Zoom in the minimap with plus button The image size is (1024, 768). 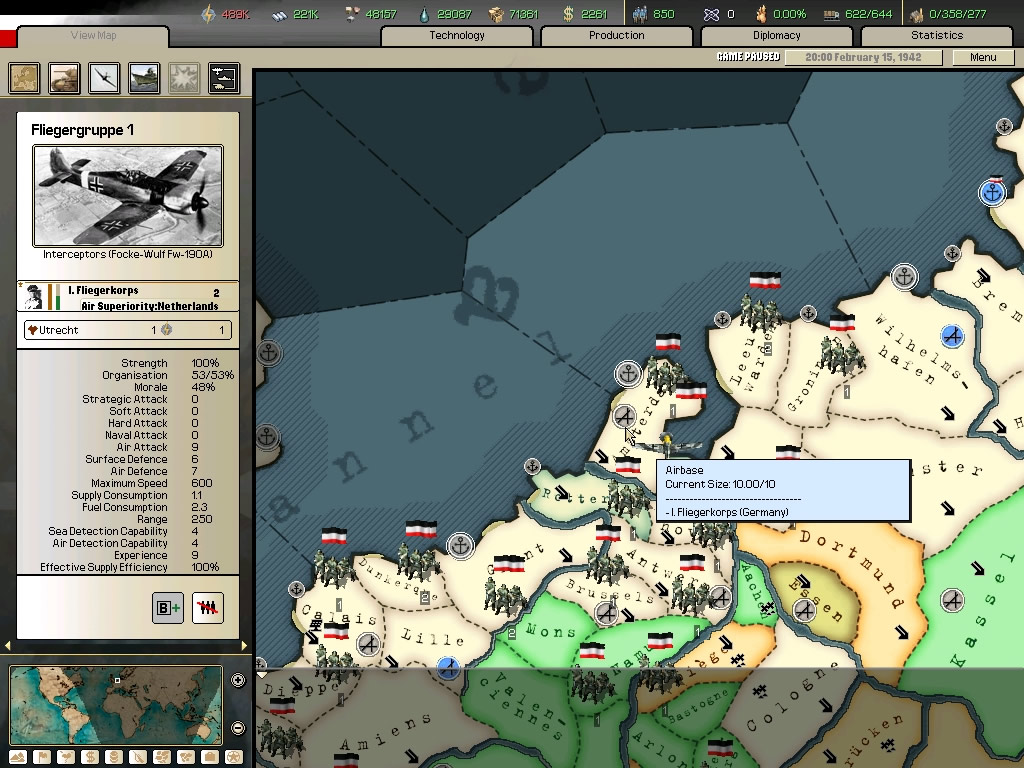coord(238,681)
